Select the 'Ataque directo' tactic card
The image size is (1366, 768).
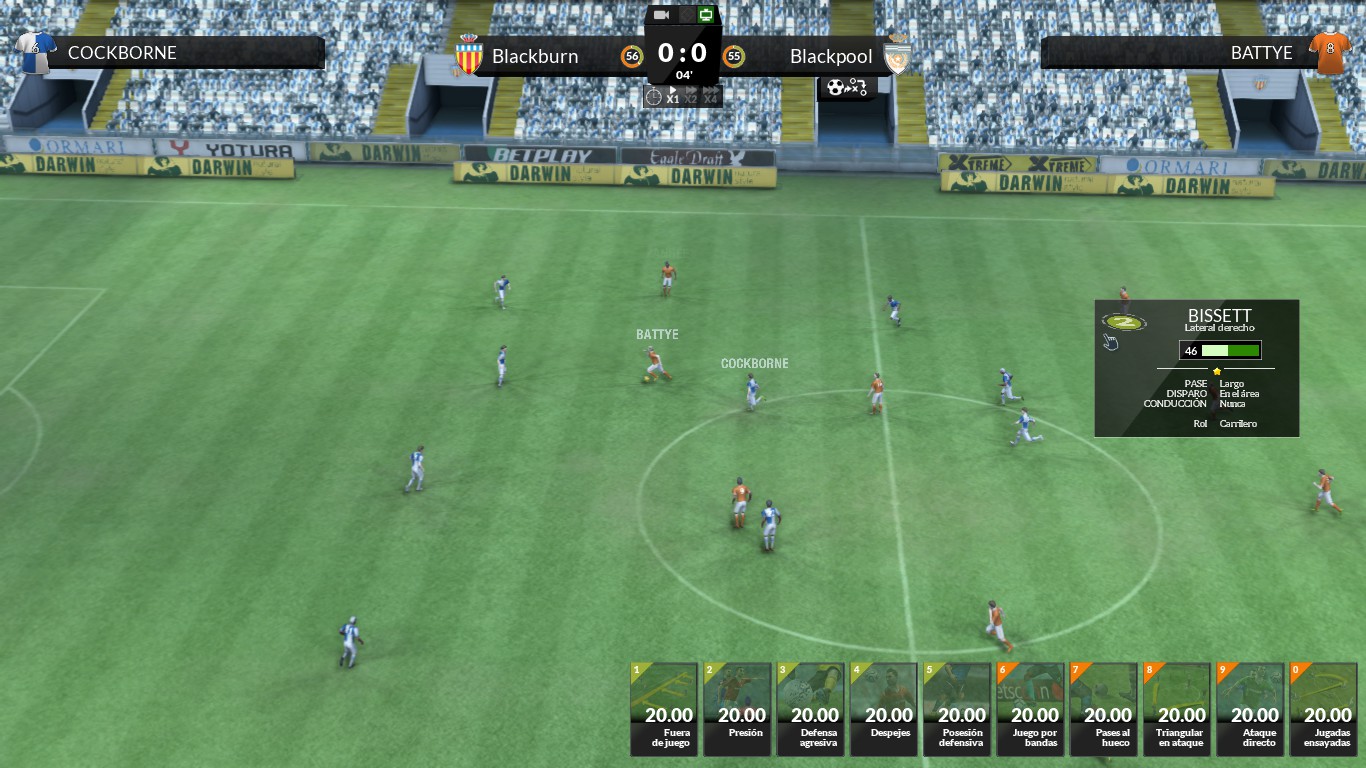[x=1251, y=709]
